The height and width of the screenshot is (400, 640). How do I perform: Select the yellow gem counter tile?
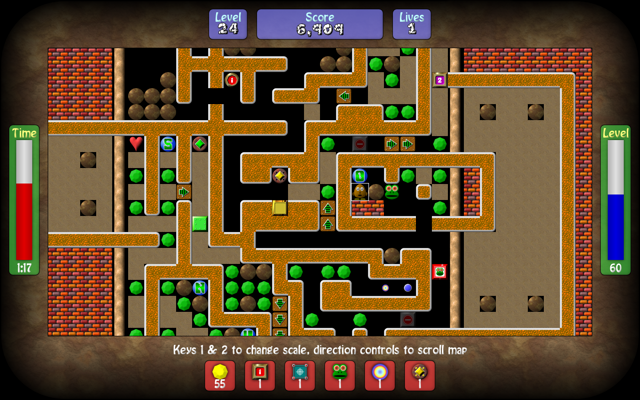coord(220,375)
